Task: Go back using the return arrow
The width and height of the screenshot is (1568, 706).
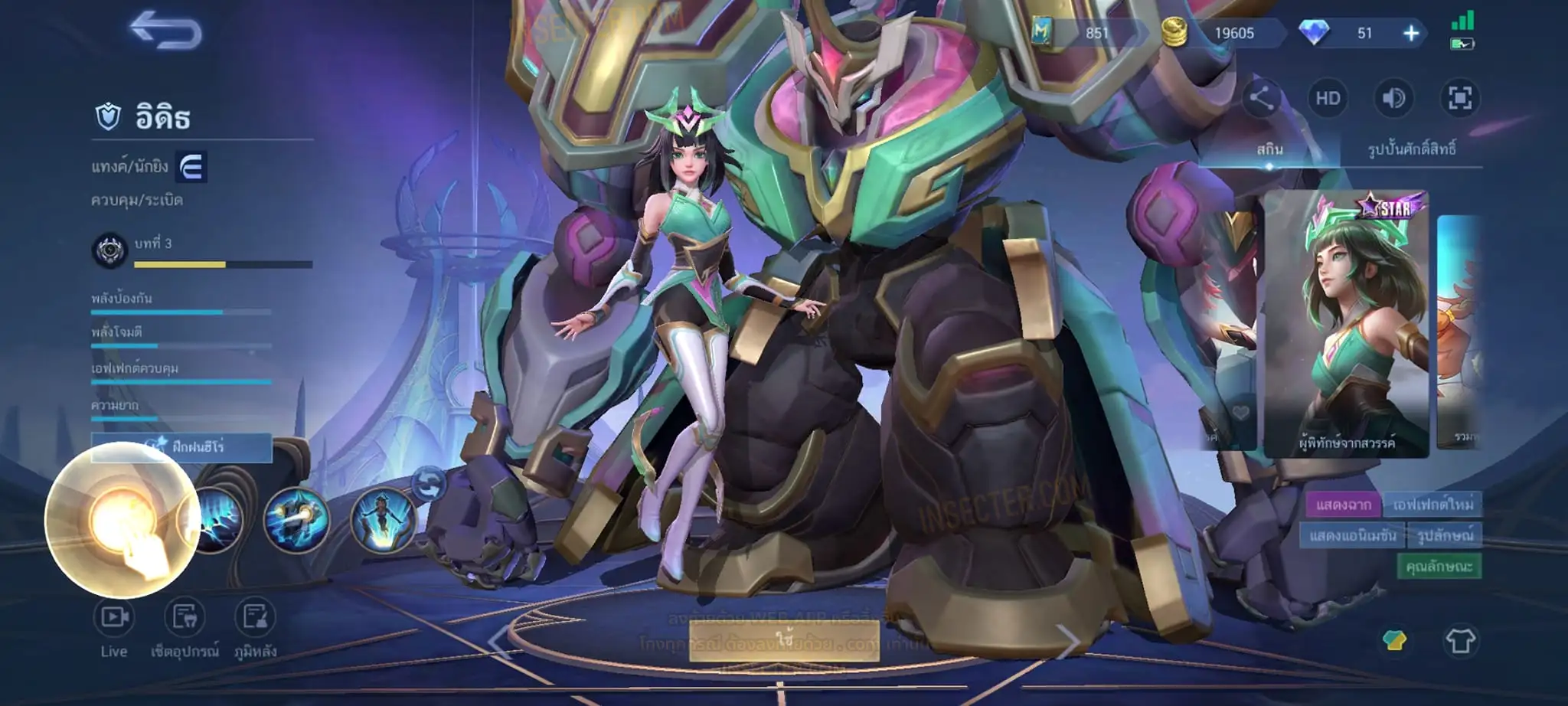Action: 165,31
